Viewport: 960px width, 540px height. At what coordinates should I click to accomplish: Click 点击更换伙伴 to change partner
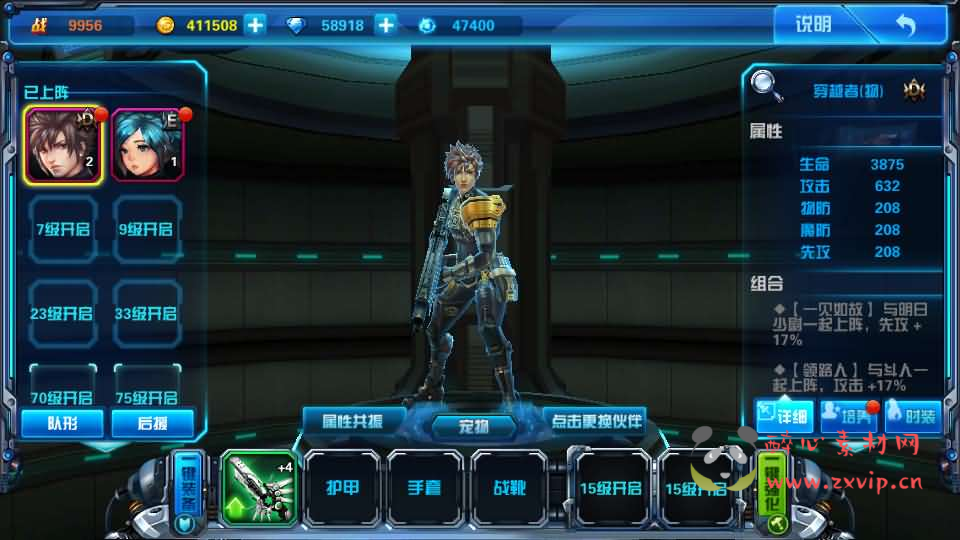pos(594,419)
